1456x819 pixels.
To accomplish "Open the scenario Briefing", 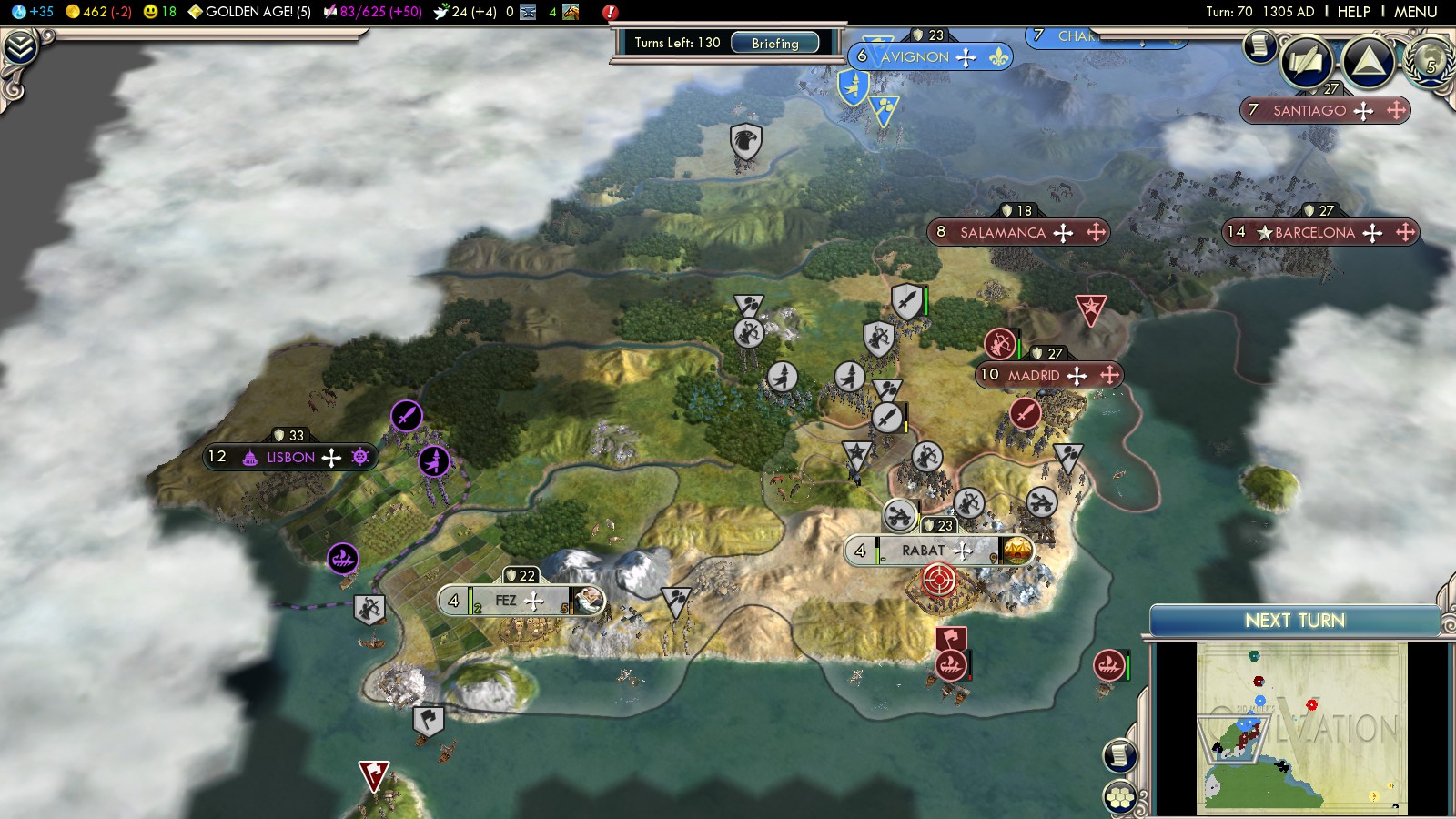I will (774, 43).
